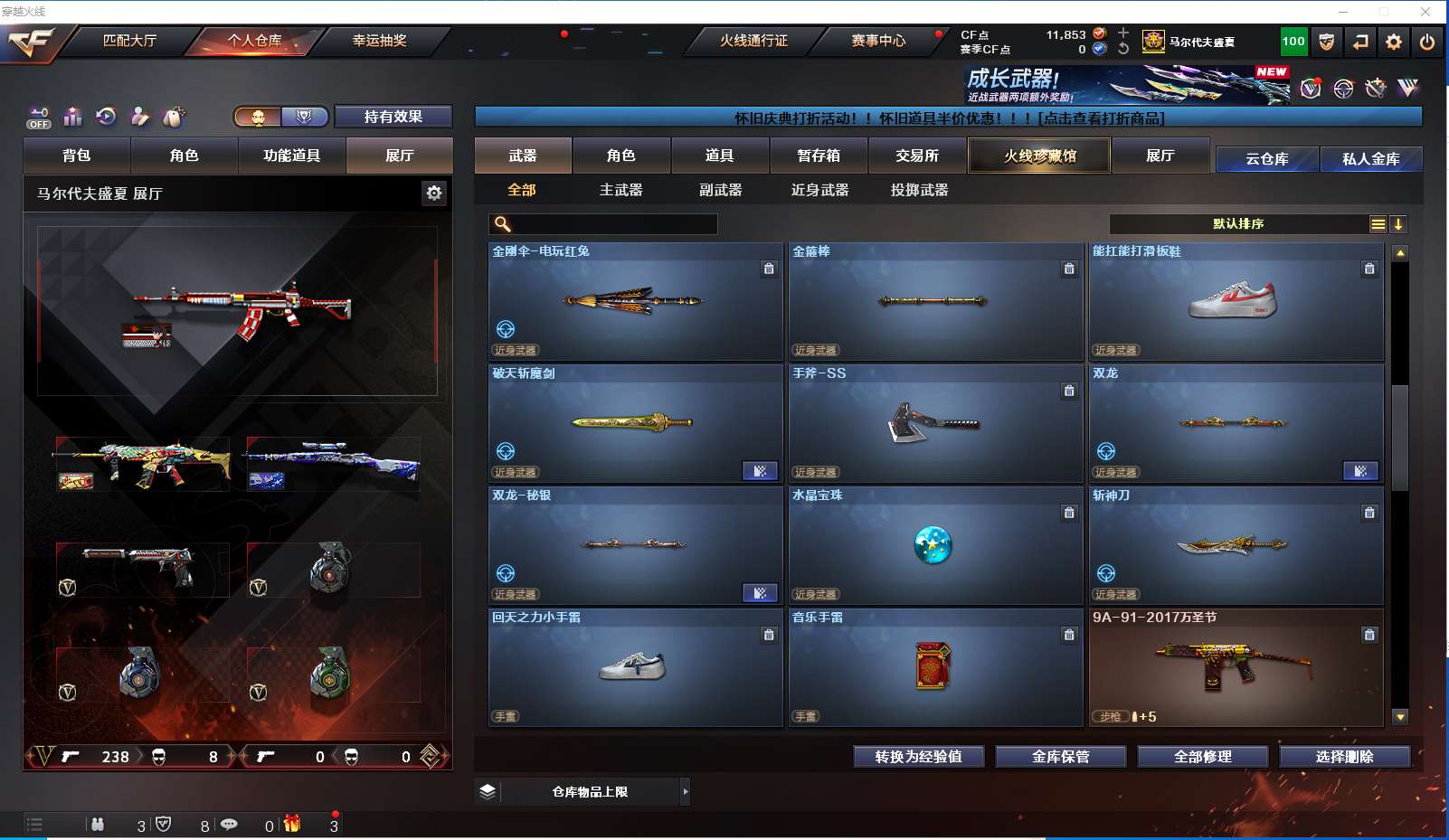Filter by 主武器 primary weapons
1449x840 pixels.
coord(620,190)
